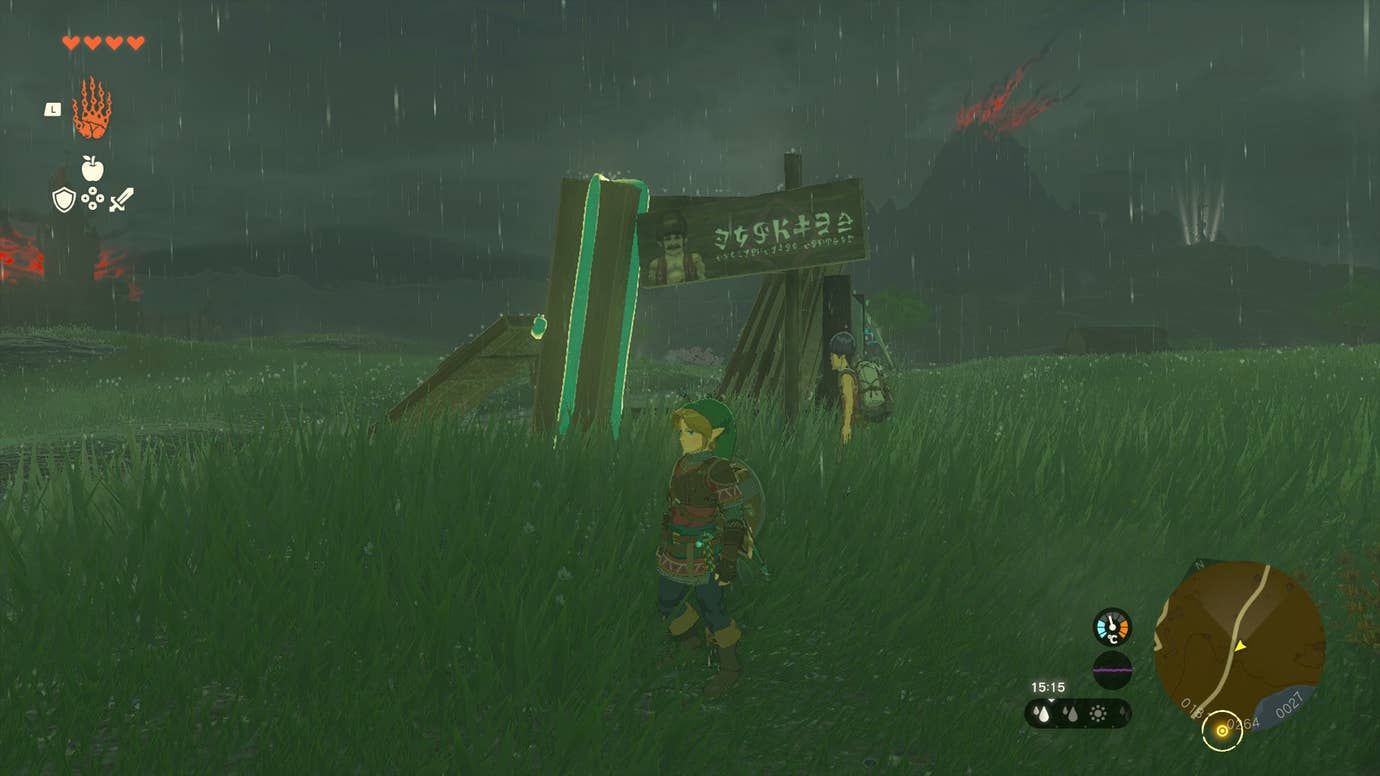
Task: Click the shrine sensor ring below the minimap
Action: pos(1222,731)
